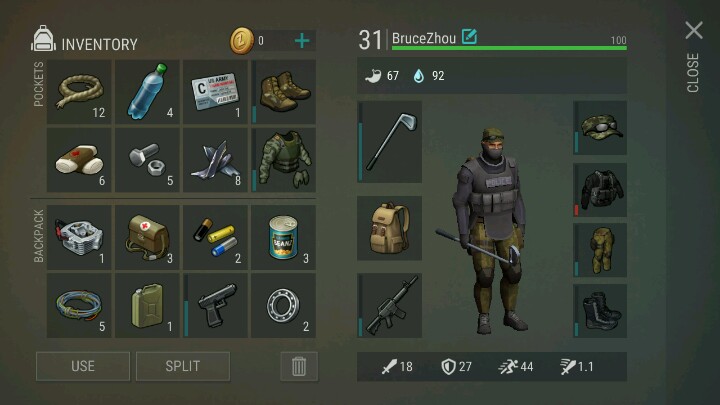Close the inventory screen
This screenshot has height=405, width=720.
tap(693, 31)
